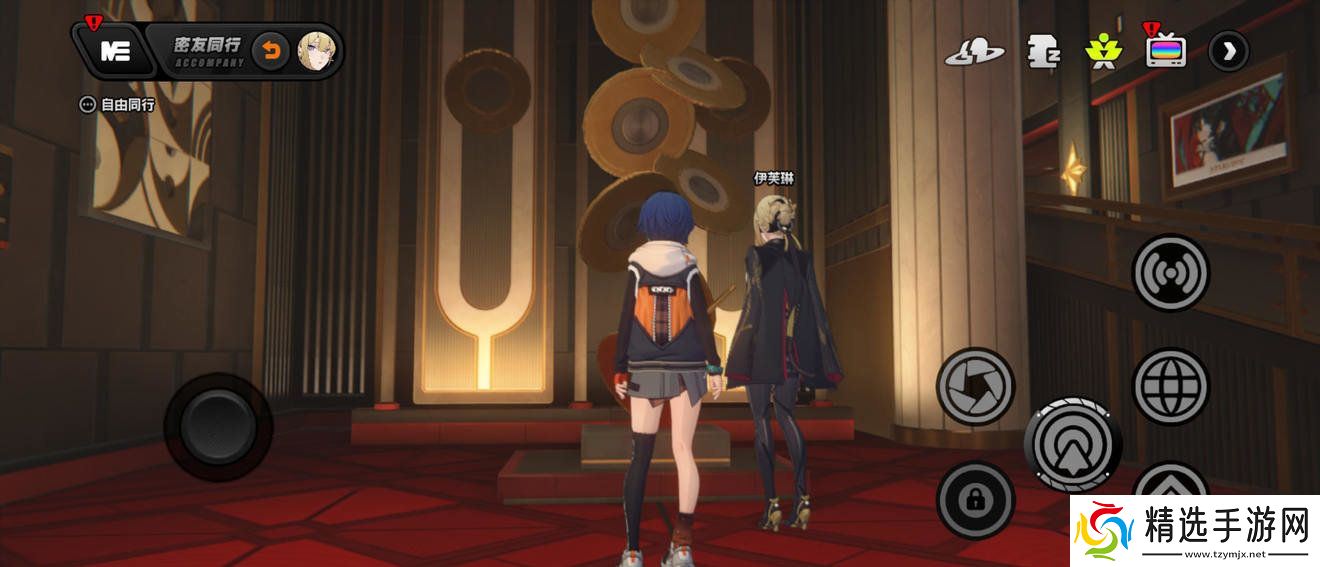Open the ringed planet icon

pyautogui.click(x=974, y=52)
